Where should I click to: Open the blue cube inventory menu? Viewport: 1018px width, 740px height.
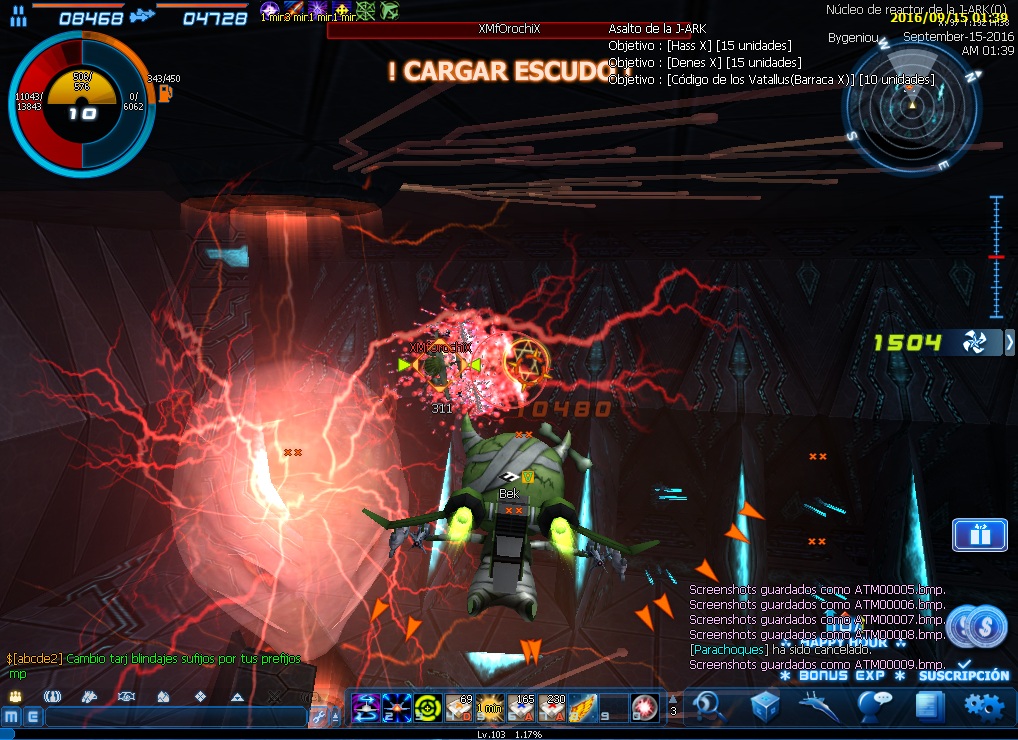coord(765,705)
